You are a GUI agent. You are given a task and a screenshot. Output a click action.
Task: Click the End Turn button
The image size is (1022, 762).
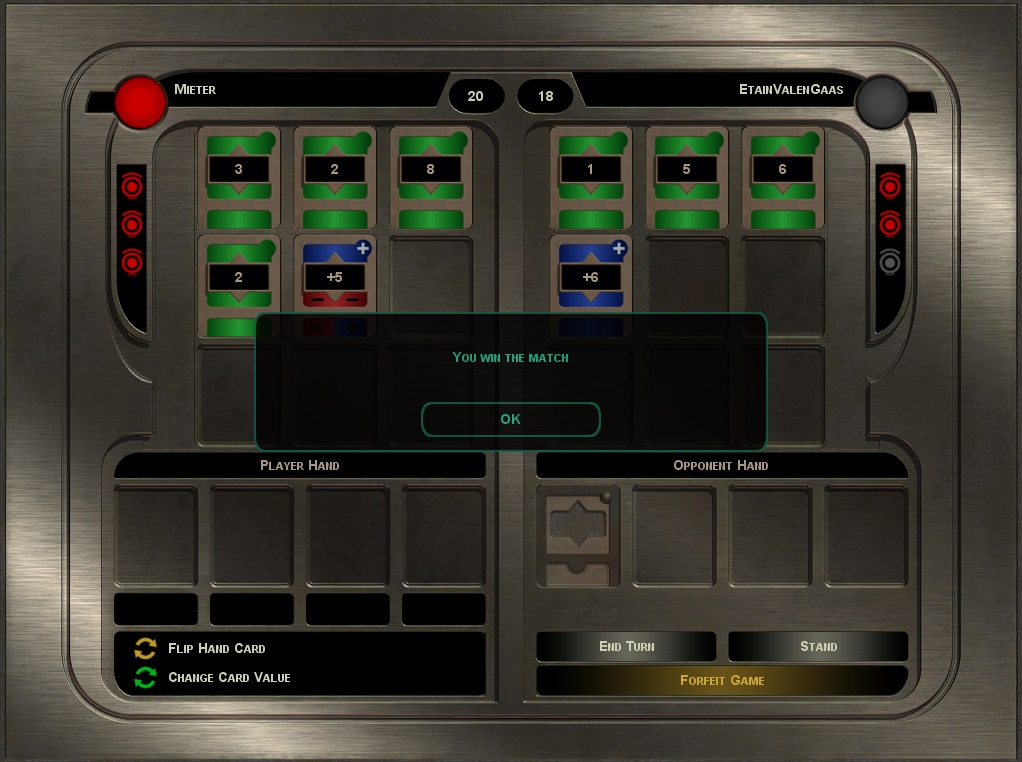(626, 646)
